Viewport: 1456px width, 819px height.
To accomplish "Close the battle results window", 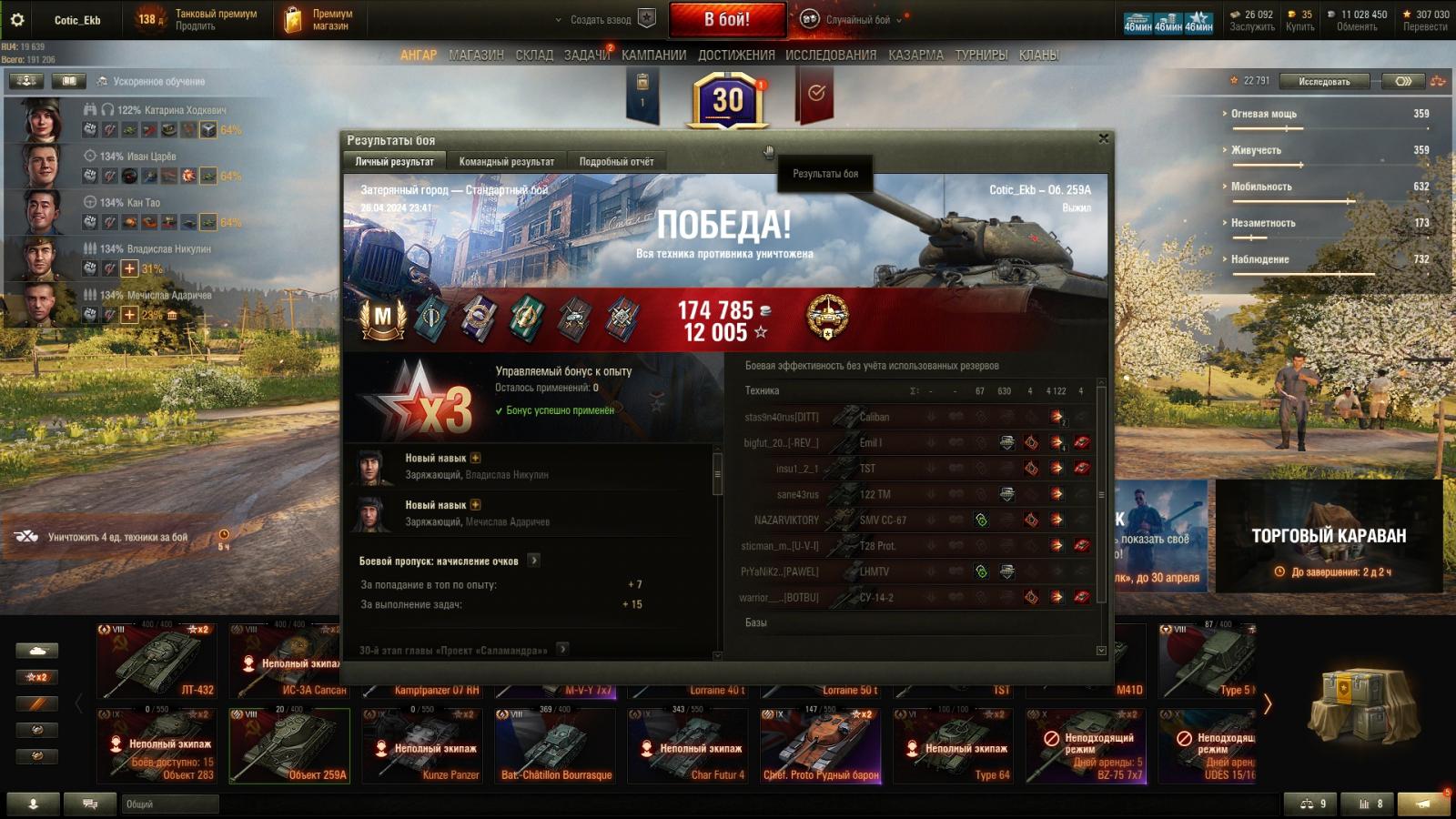I will tap(1103, 139).
